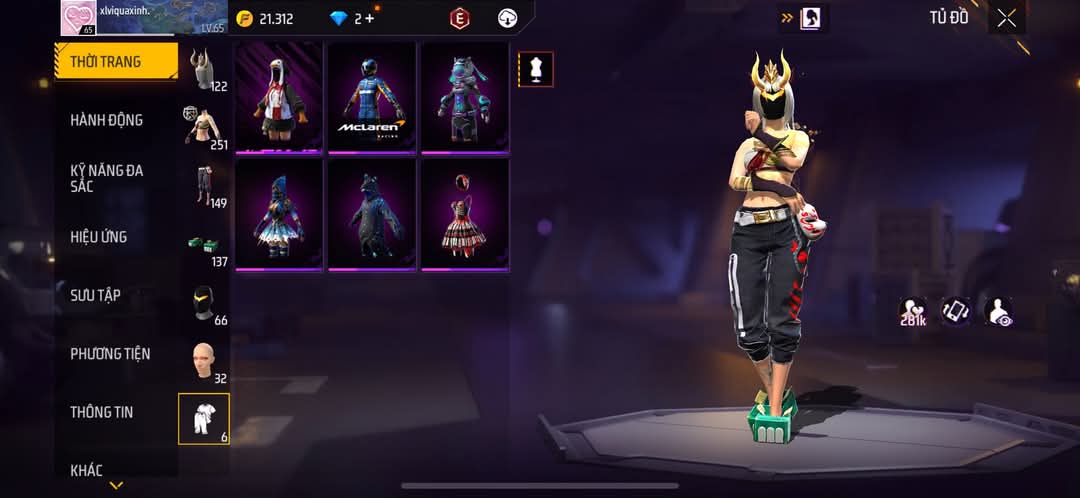Image resolution: width=1080 pixels, height=498 pixels.
Task: Open the mask category with 66 items
Action: click(205, 302)
